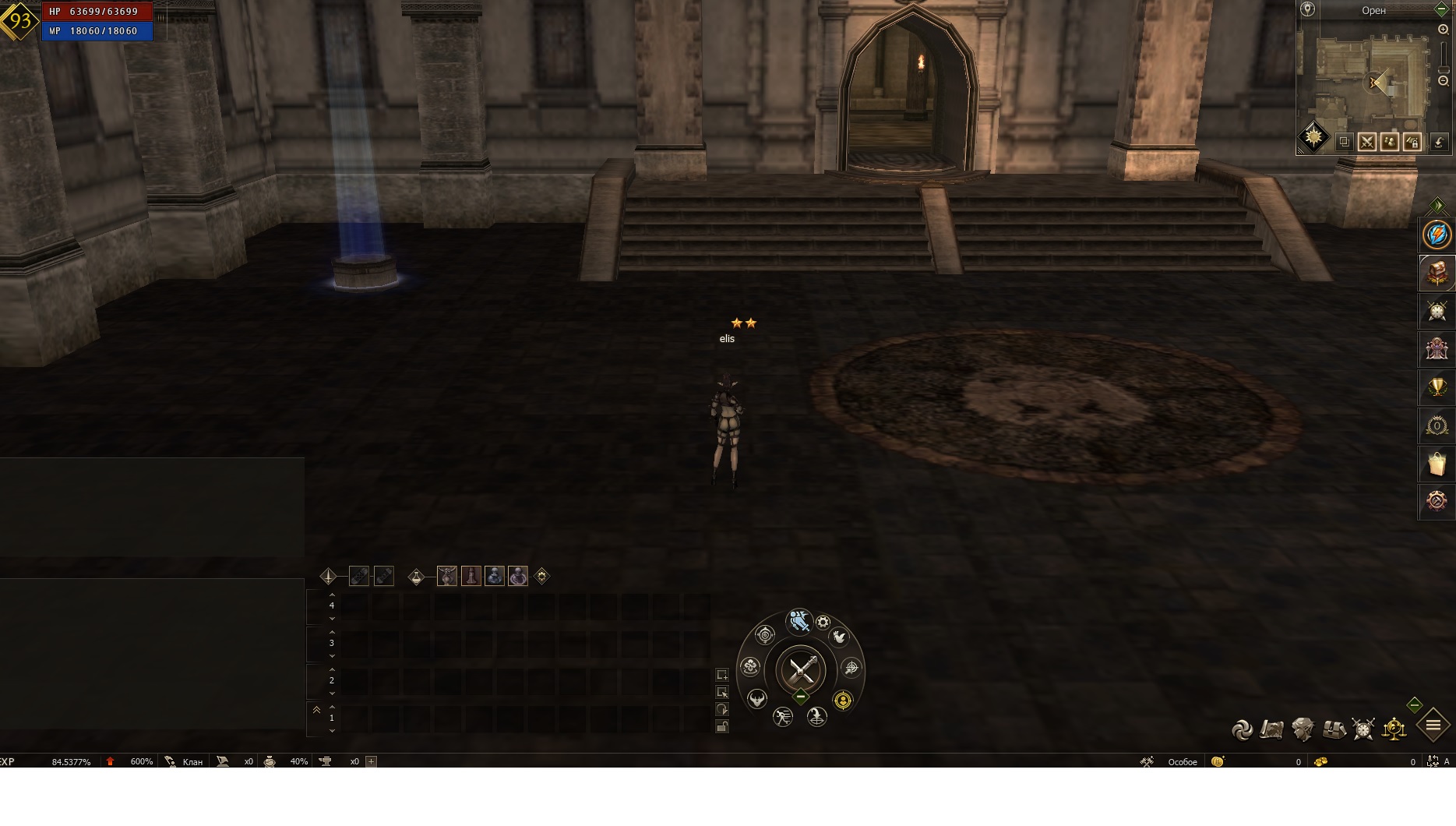Click the sun compass emblem on minimap

(1313, 137)
